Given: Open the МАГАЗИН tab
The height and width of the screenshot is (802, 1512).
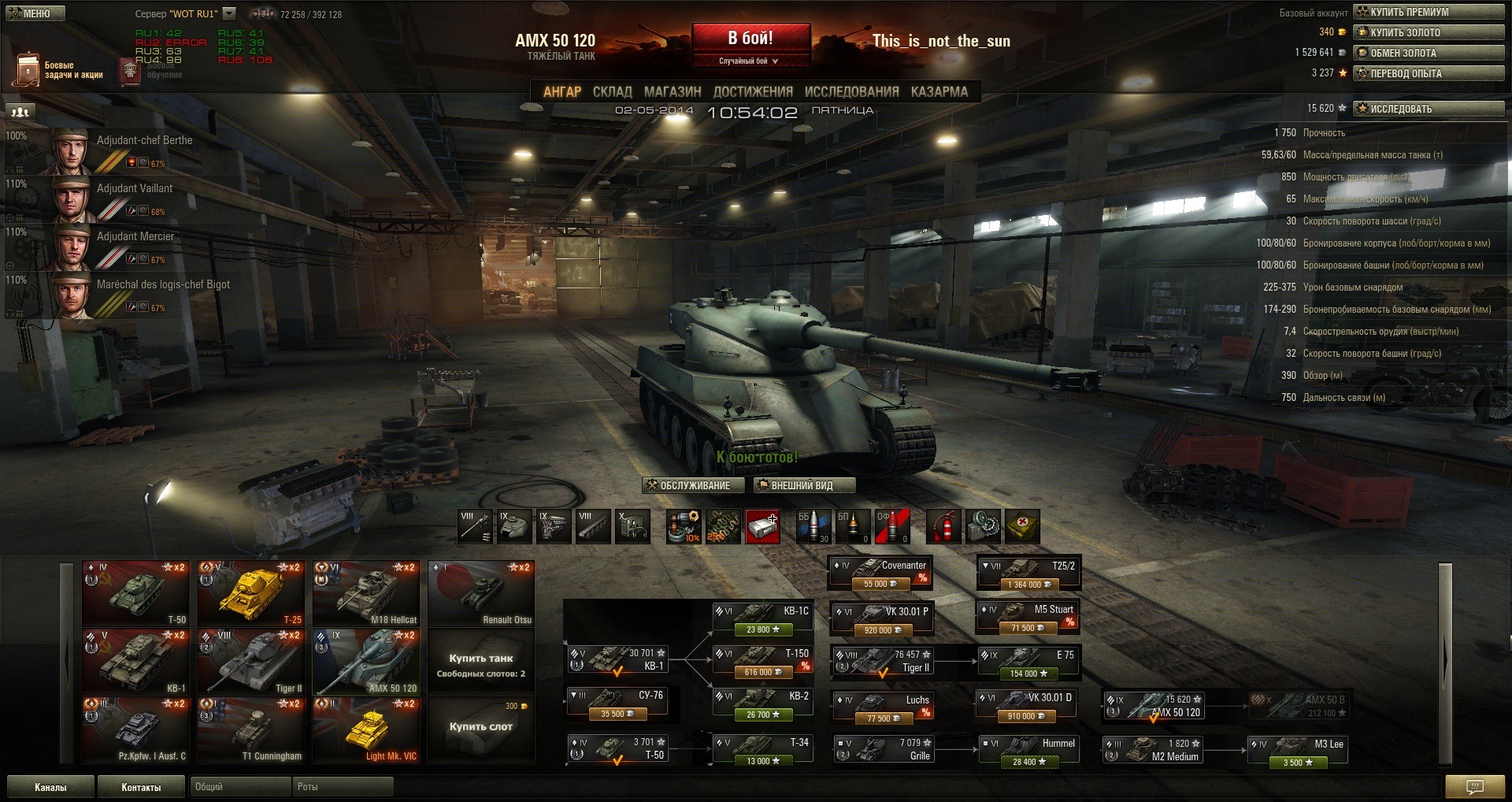Looking at the screenshot, I should pyautogui.click(x=672, y=92).
